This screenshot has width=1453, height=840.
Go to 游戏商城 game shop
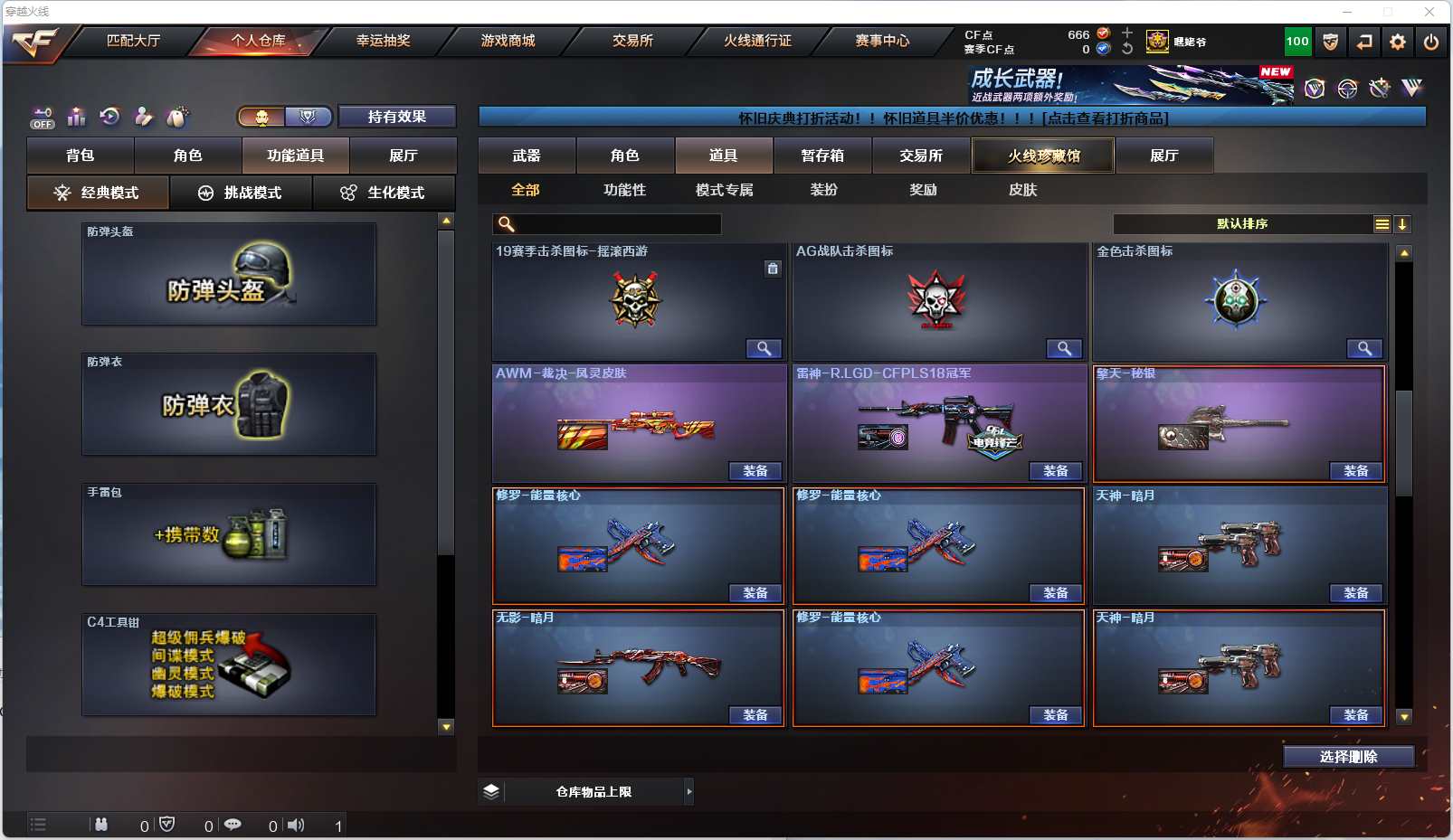click(508, 41)
